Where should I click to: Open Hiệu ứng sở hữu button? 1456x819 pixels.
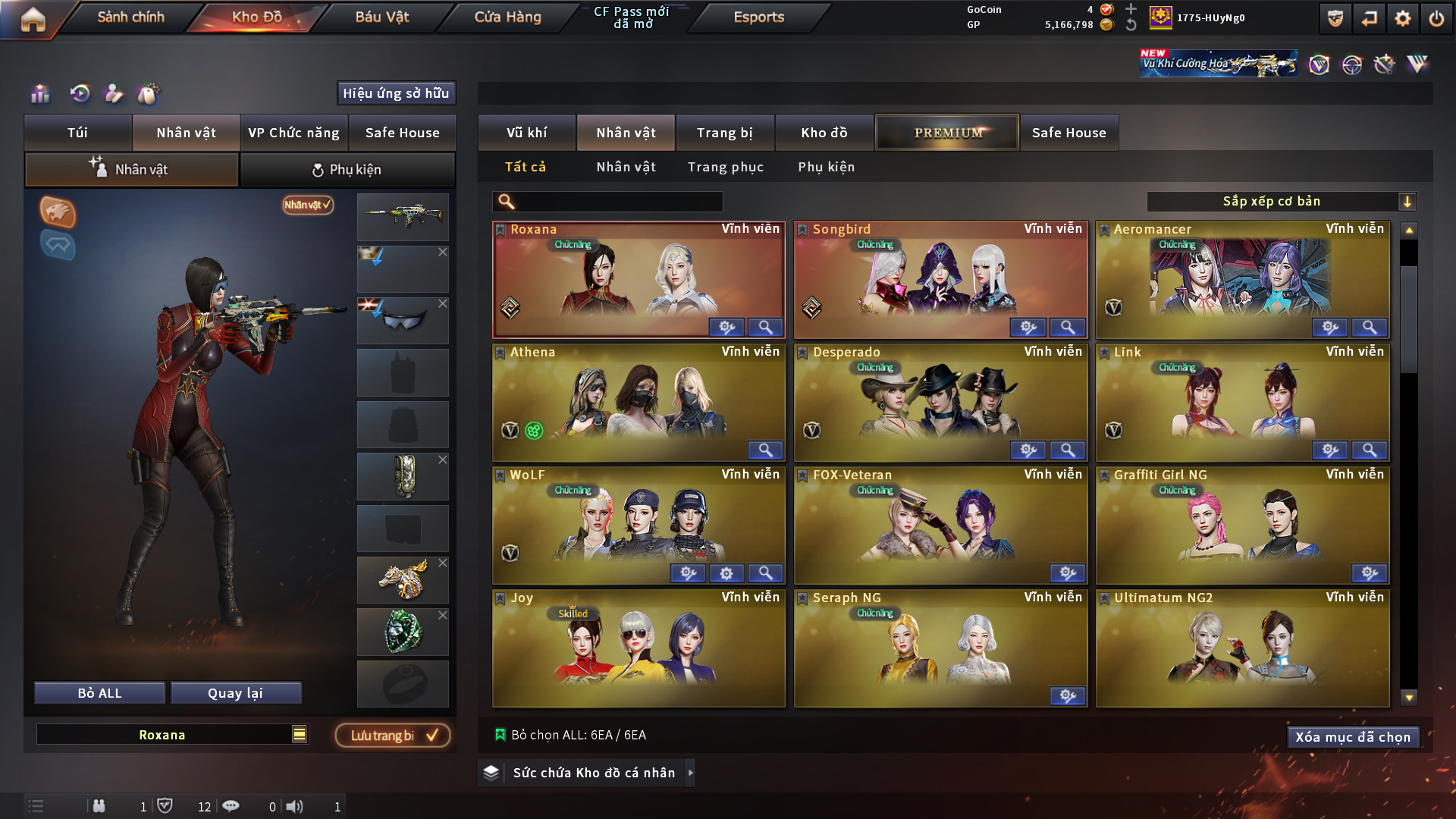tap(396, 93)
